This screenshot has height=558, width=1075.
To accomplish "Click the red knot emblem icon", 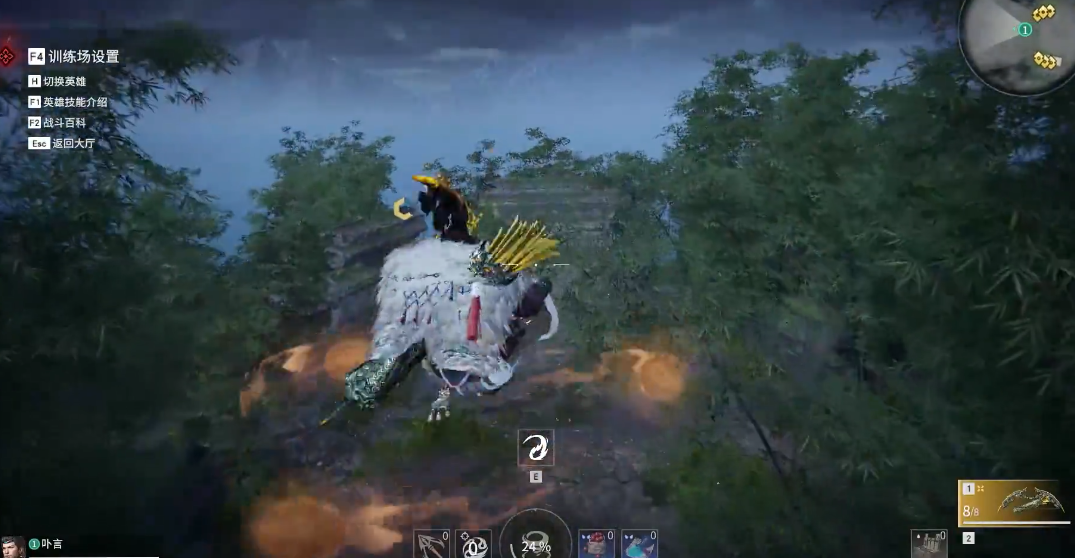I will click(x=7, y=54).
